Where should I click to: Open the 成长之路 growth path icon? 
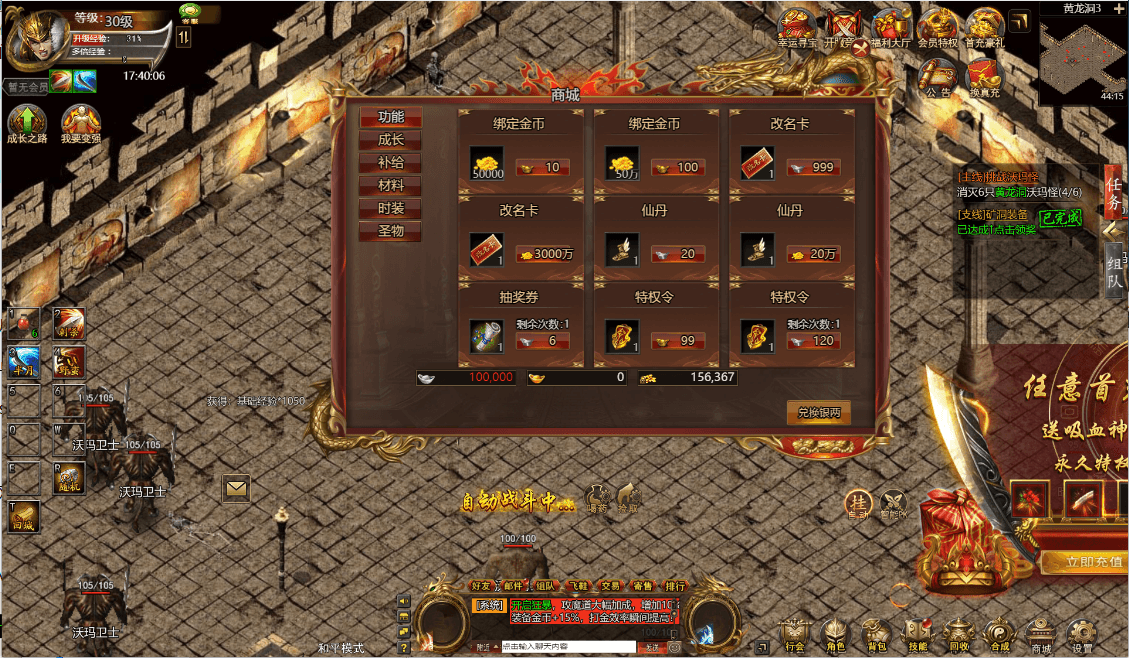coord(26,123)
